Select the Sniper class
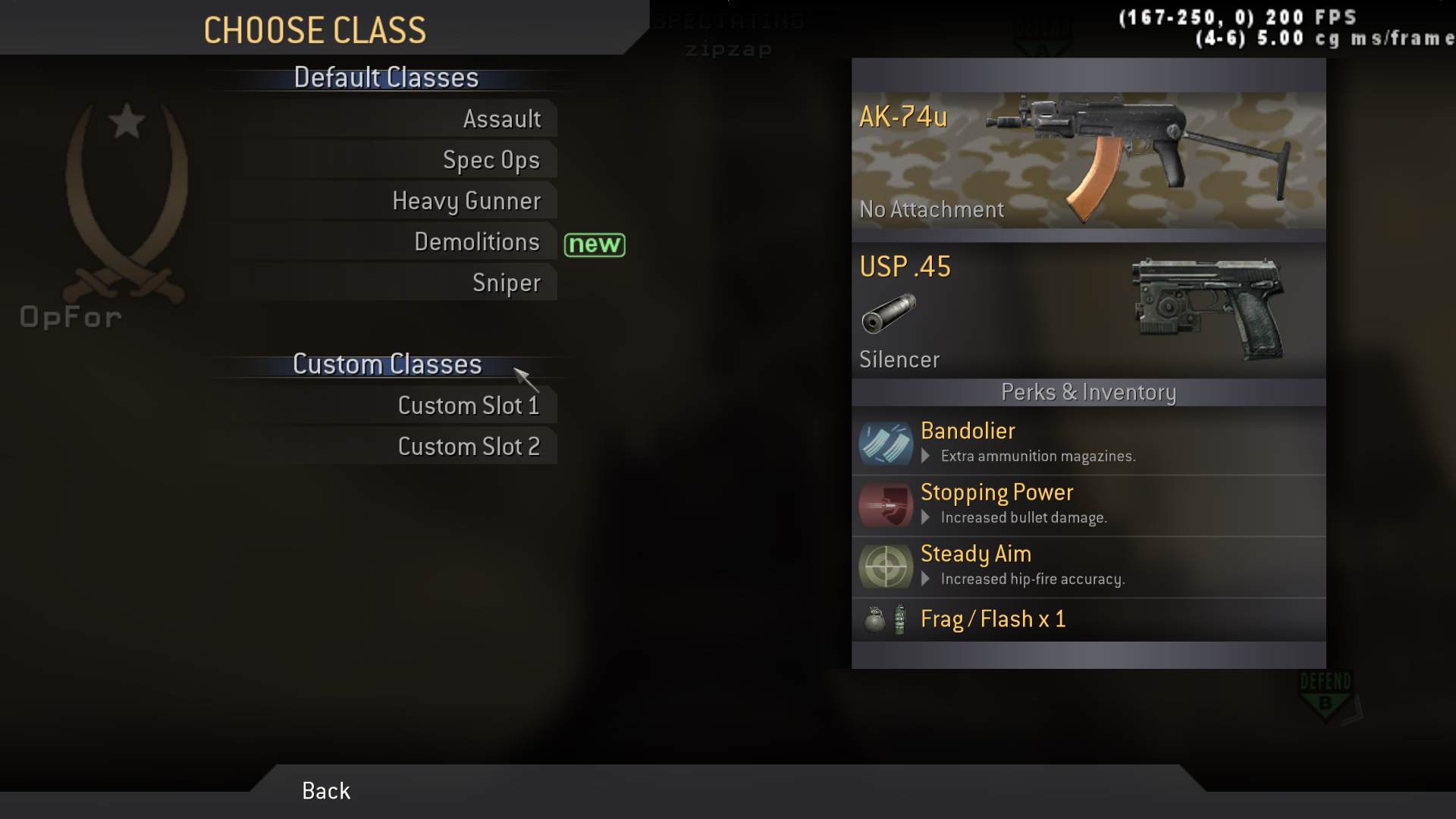Image resolution: width=1456 pixels, height=819 pixels. coord(506,282)
